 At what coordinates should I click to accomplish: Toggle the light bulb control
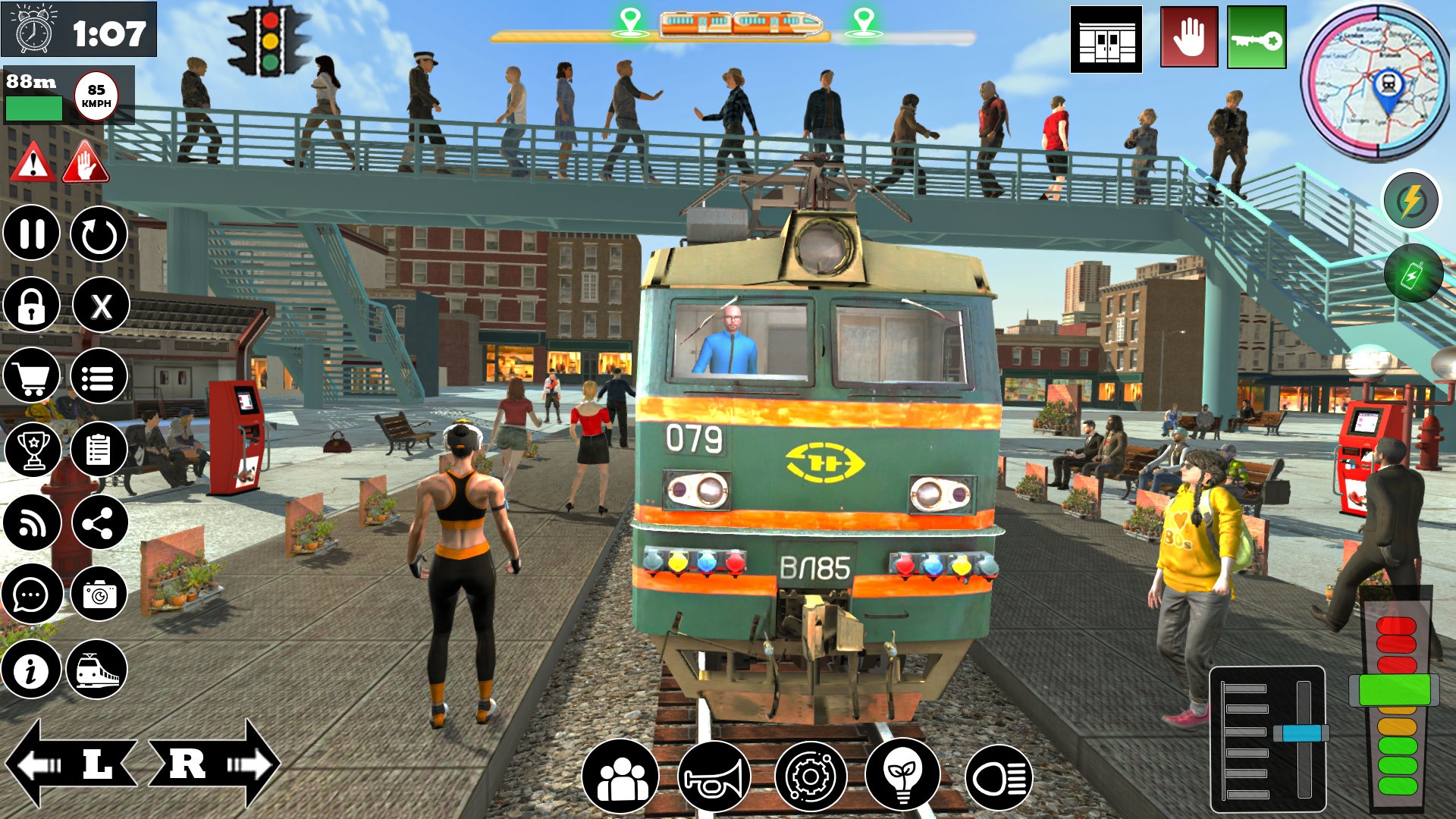click(x=901, y=775)
